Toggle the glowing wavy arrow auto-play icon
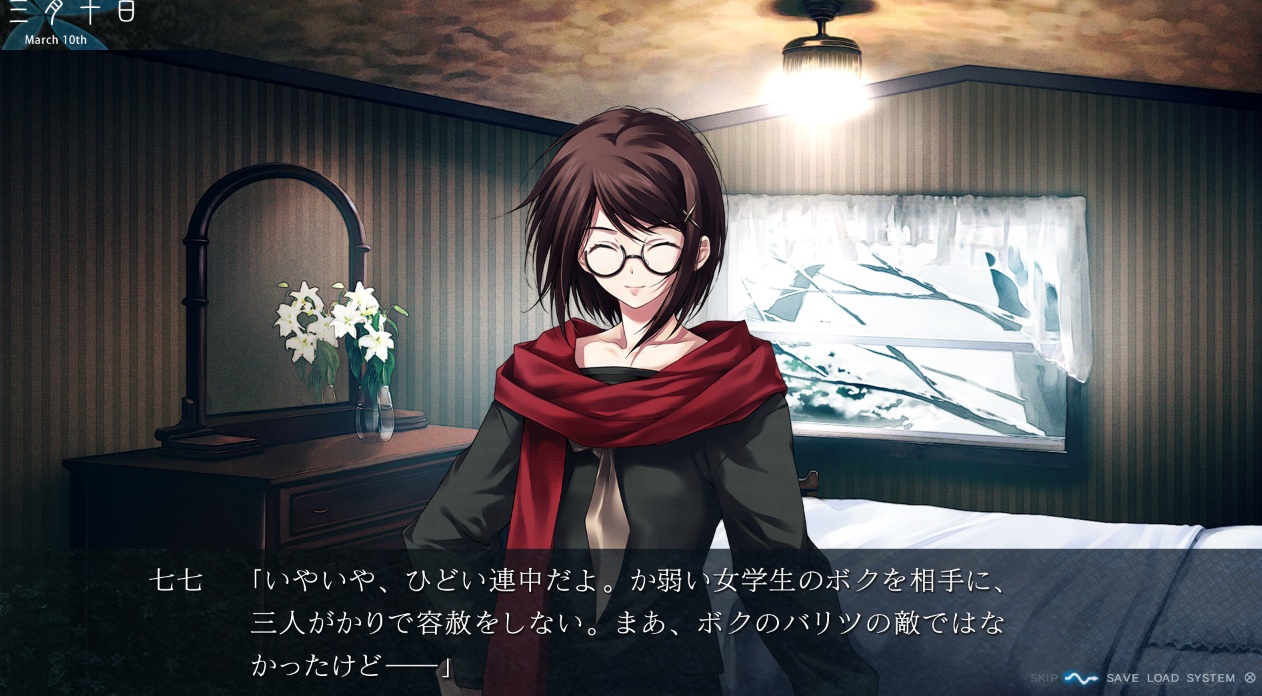1262x696 pixels. pyautogui.click(x=1081, y=678)
